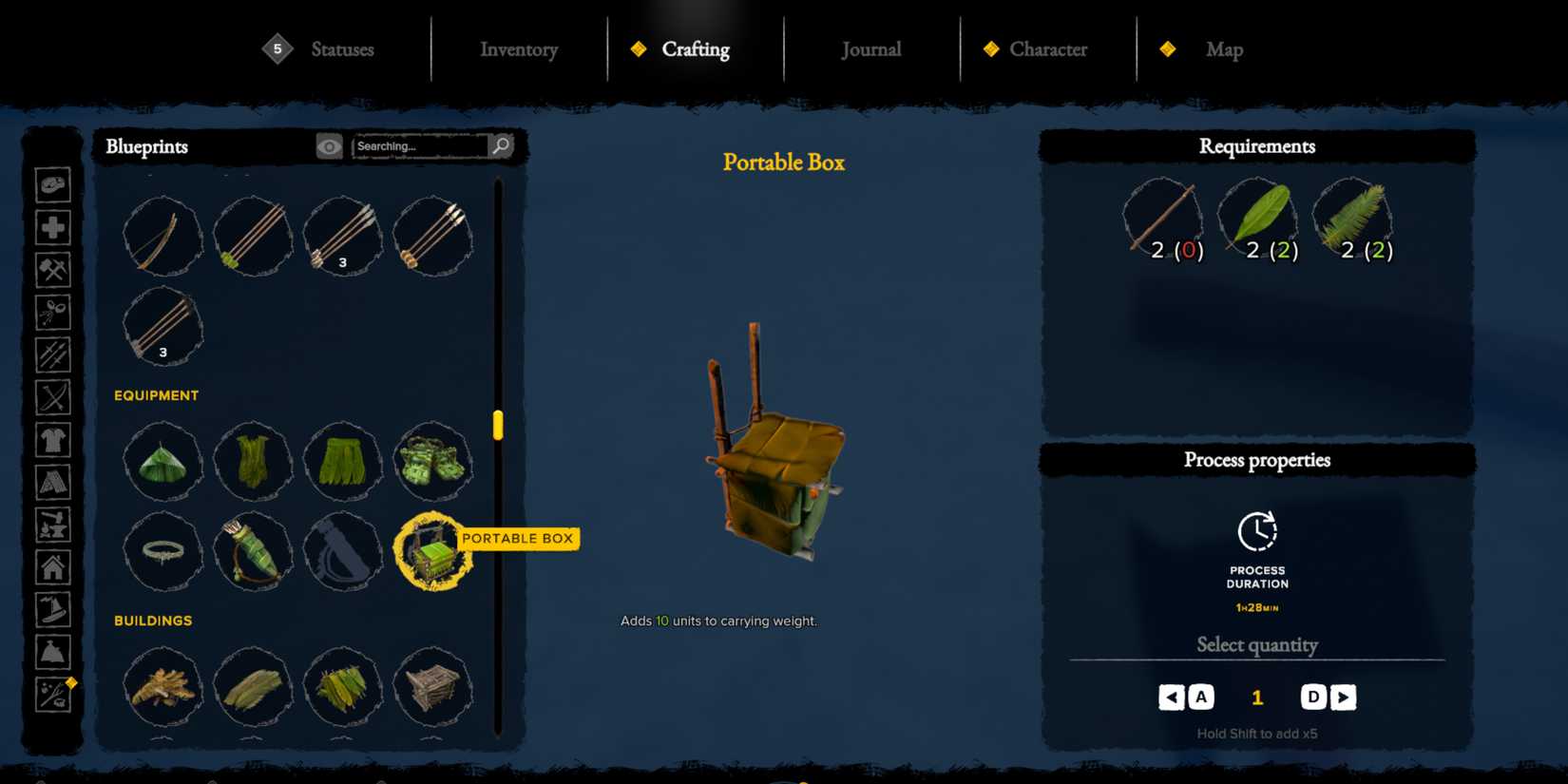Select the bag category filter icon
The width and height of the screenshot is (1568, 784).
(x=53, y=652)
